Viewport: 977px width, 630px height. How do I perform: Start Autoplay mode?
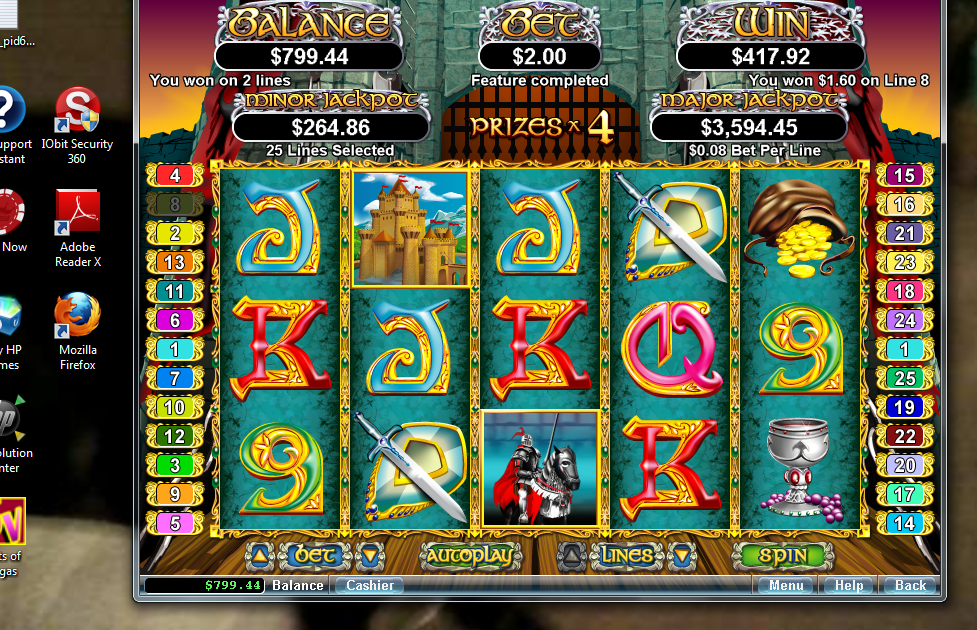pyautogui.click(x=471, y=556)
